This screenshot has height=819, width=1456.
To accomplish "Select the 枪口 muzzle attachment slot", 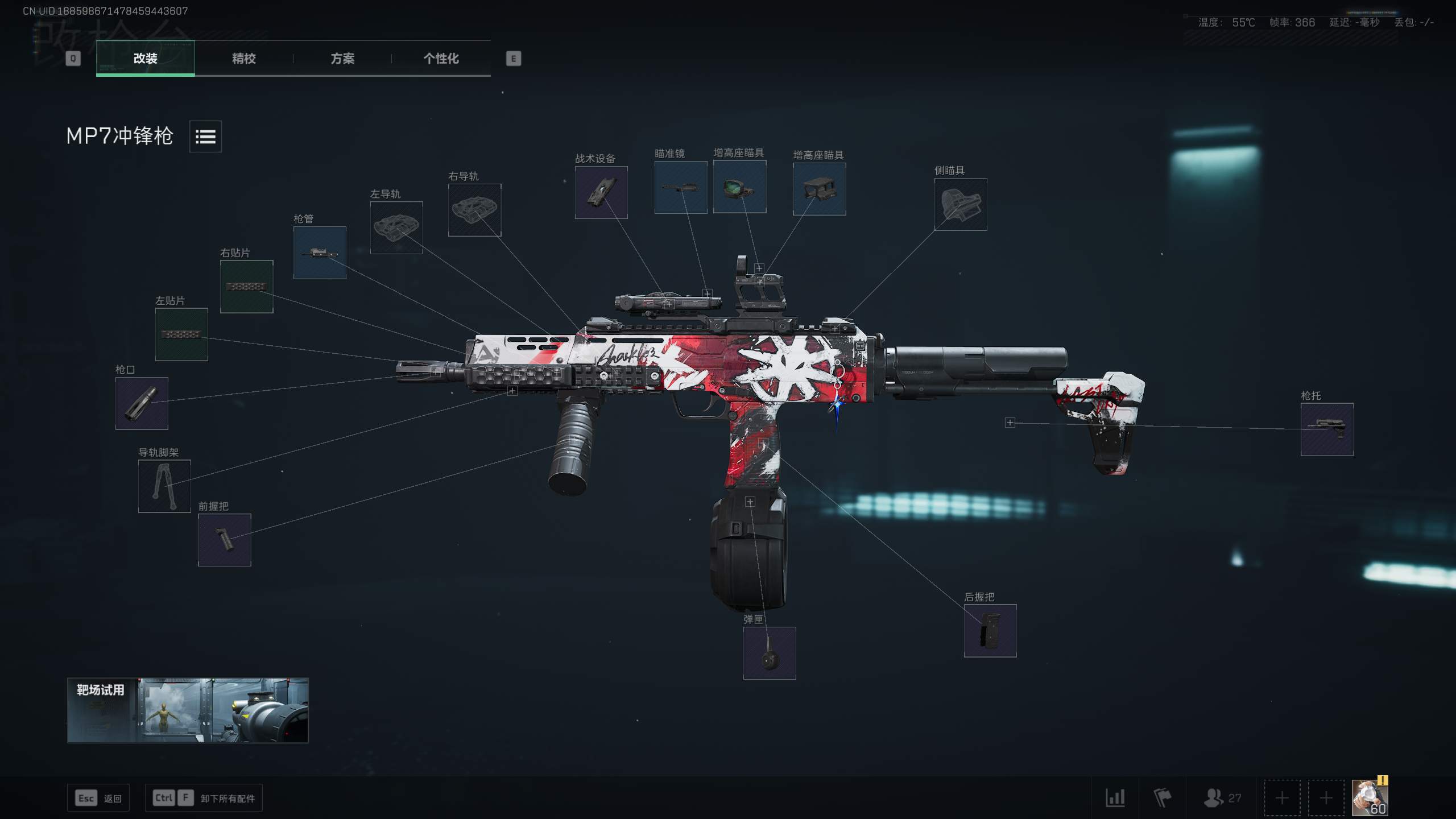I will coord(141,404).
